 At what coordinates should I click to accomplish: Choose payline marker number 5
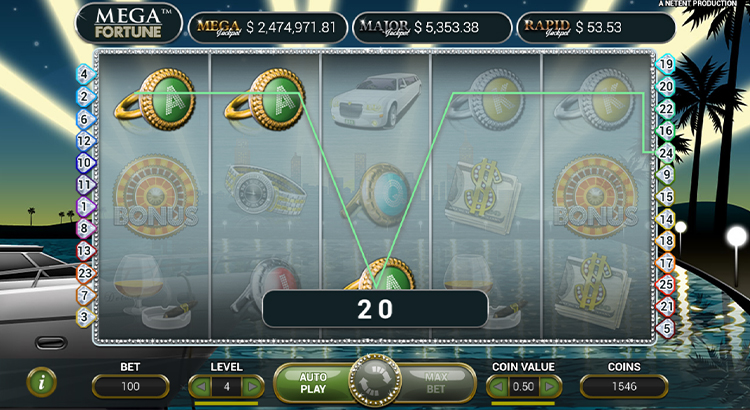click(667, 327)
